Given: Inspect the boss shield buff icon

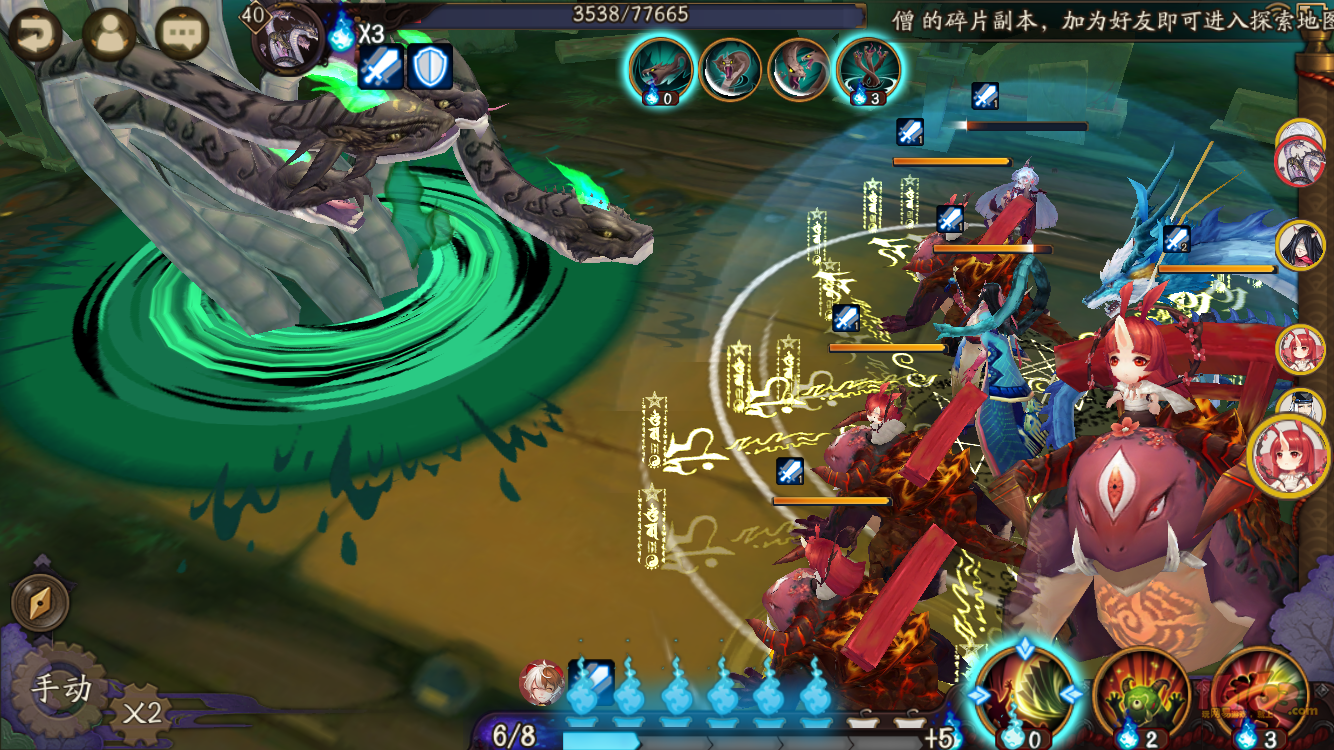Looking at the screenshot, I should point(430,67).
